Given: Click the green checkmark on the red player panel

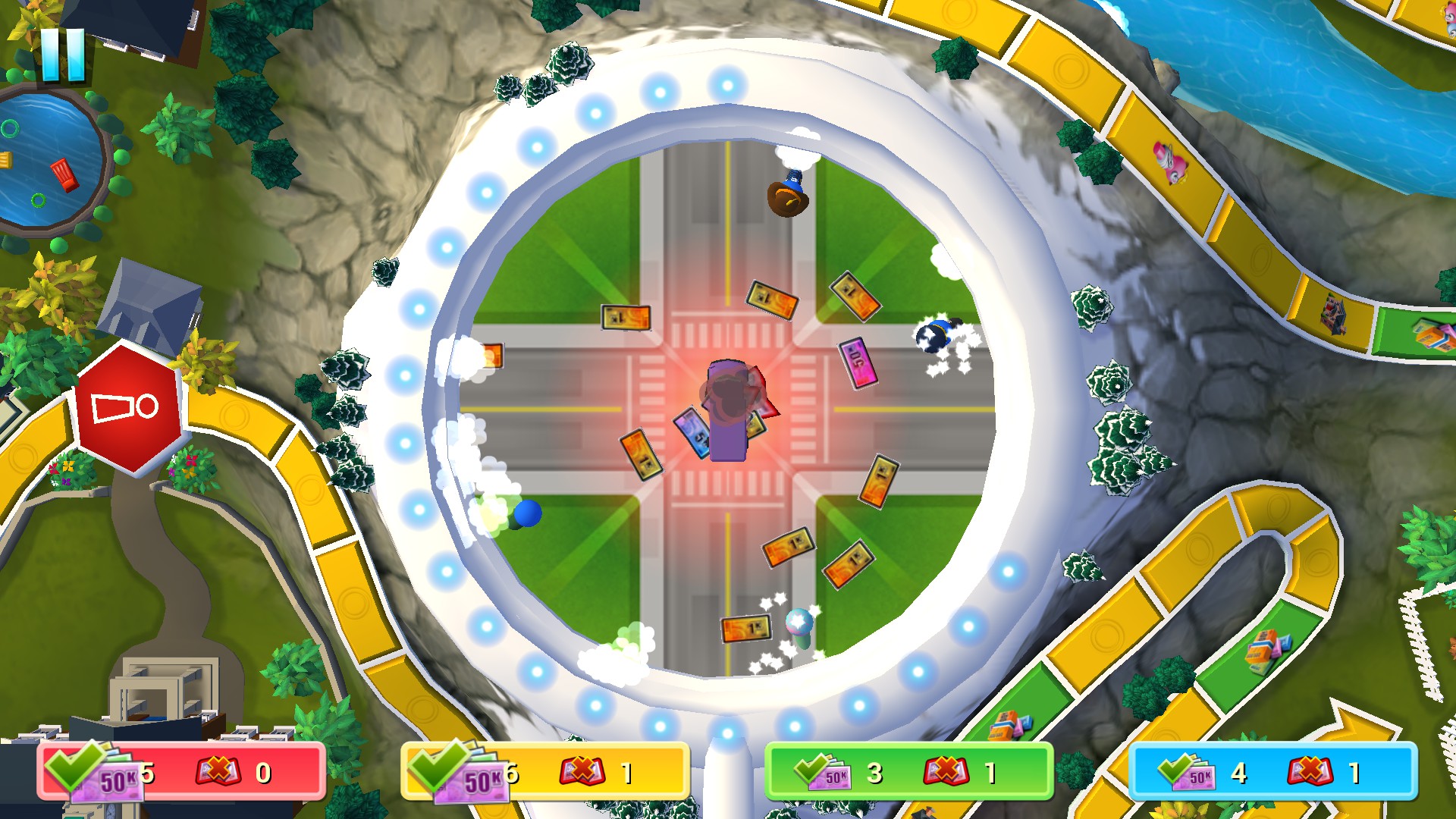Looking at the screenshot, I should 72,767.
